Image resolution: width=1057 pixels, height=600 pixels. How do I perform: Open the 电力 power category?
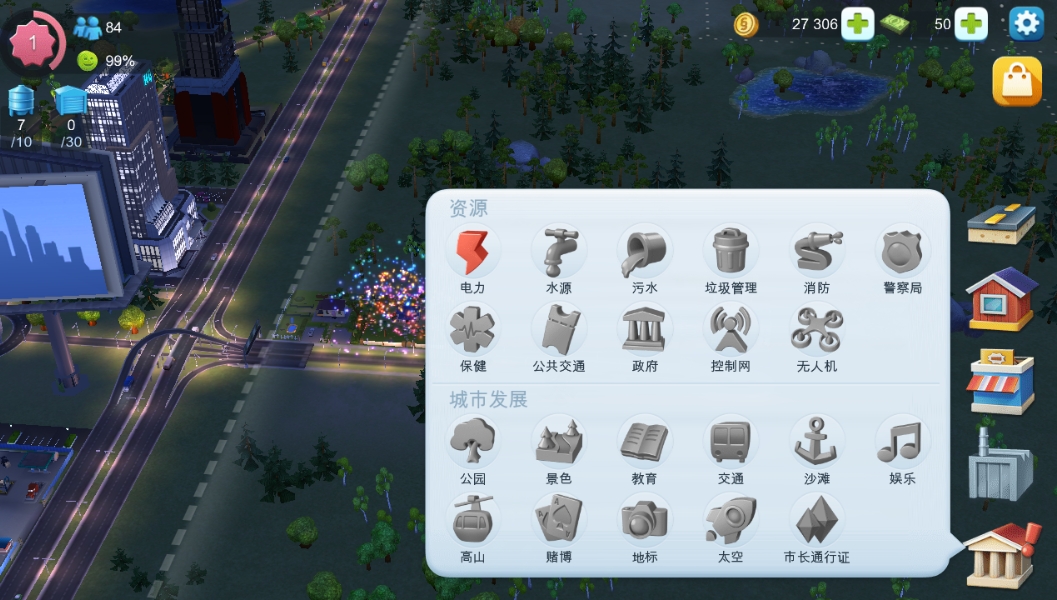(x=473, y=253)
